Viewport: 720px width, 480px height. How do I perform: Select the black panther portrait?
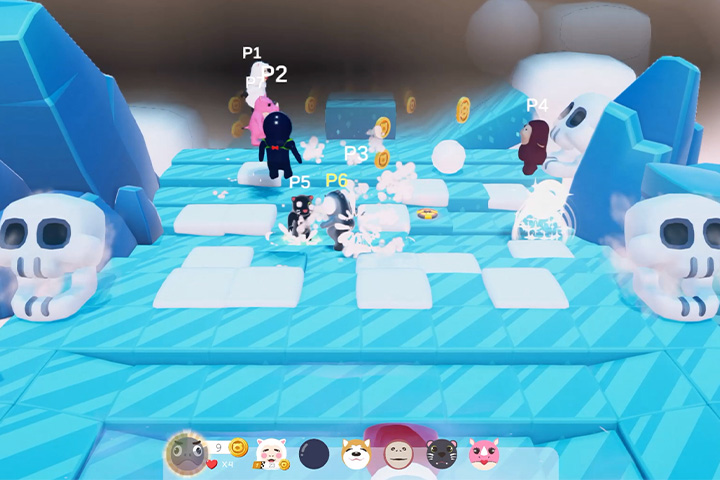[x=441, y=454]
